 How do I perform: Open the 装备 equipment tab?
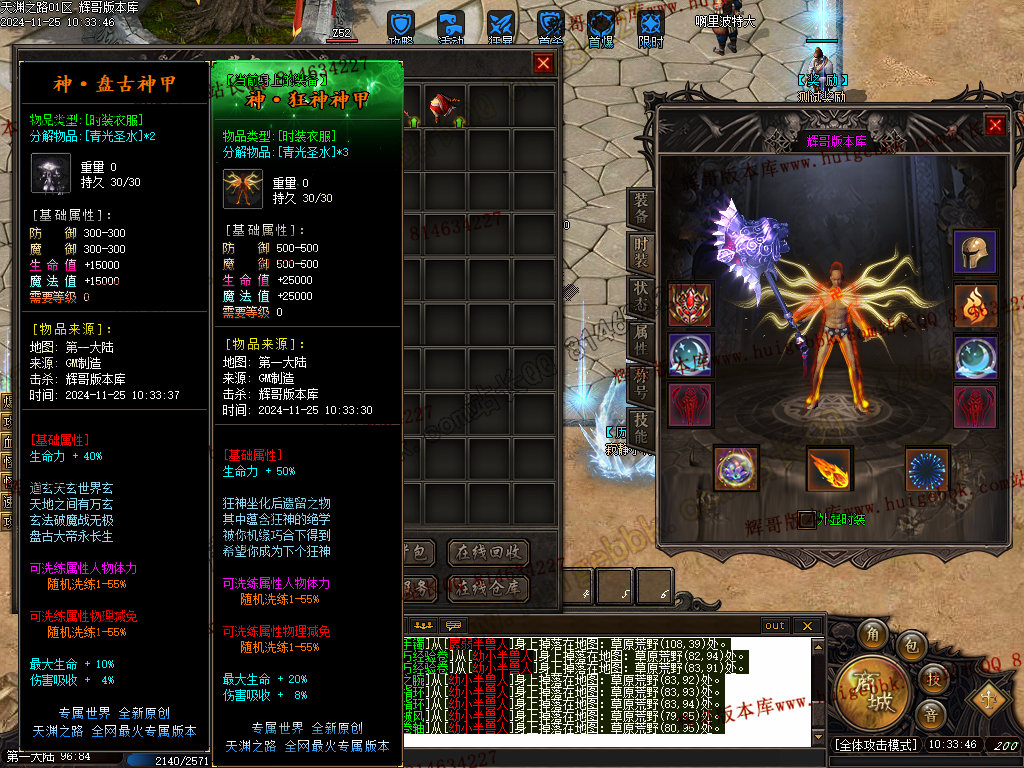coord(641,207)
